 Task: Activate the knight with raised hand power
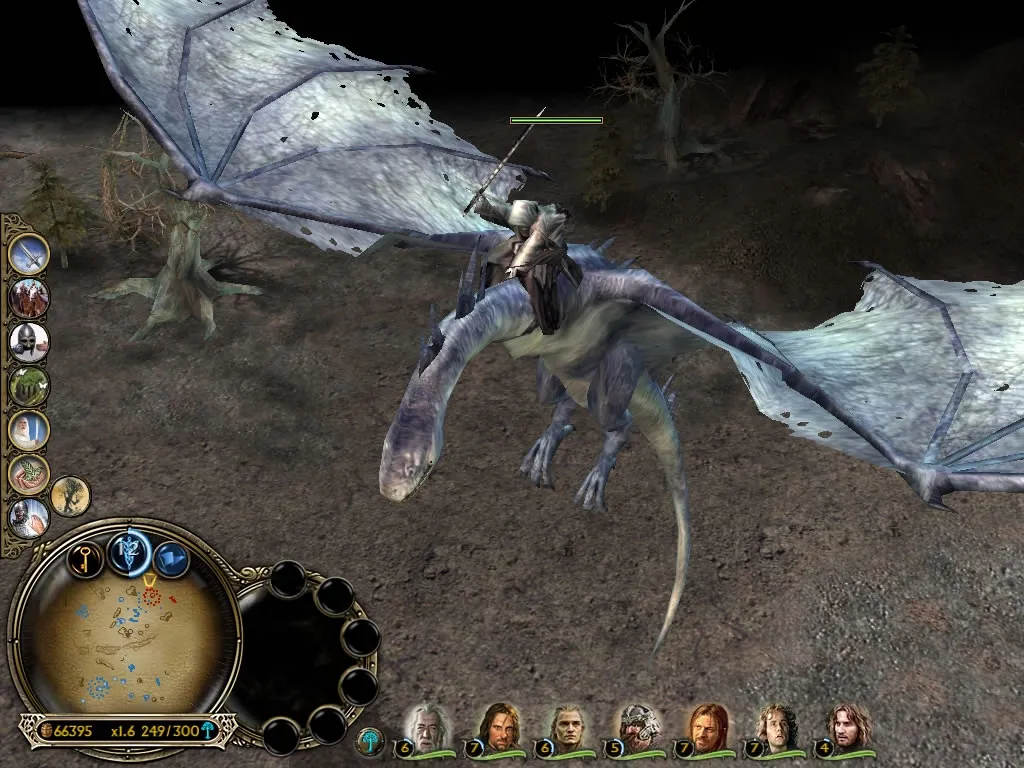click(x=29, y=517)
